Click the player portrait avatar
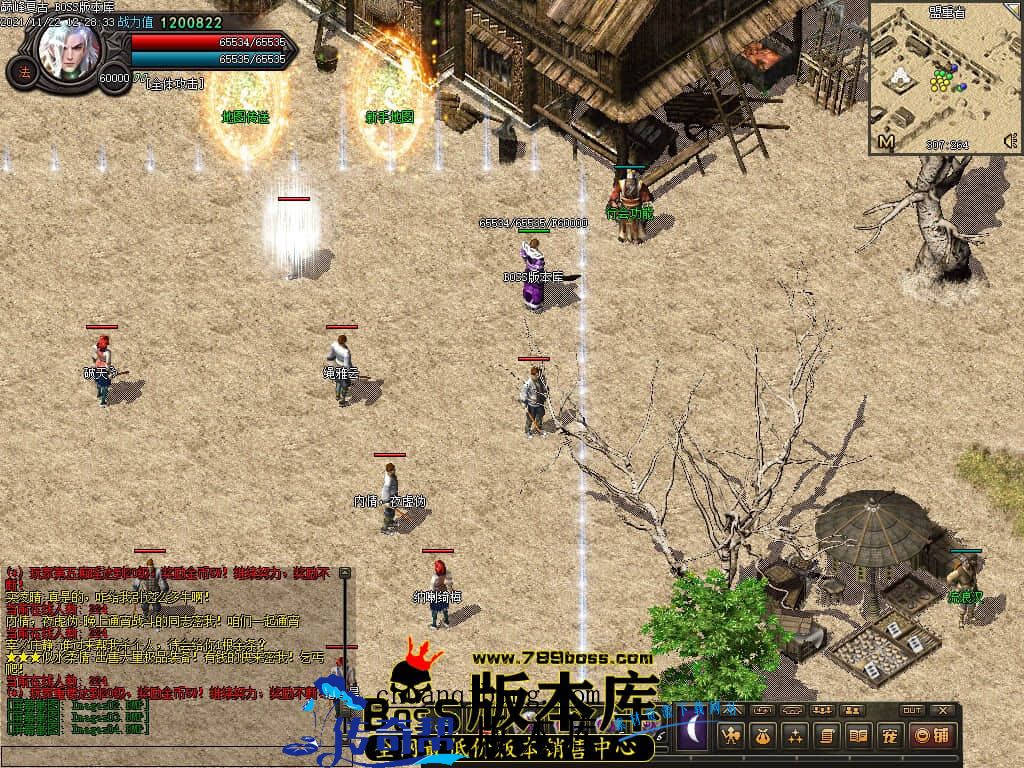This screenshot has height=768, width=1024. (70, 48)
